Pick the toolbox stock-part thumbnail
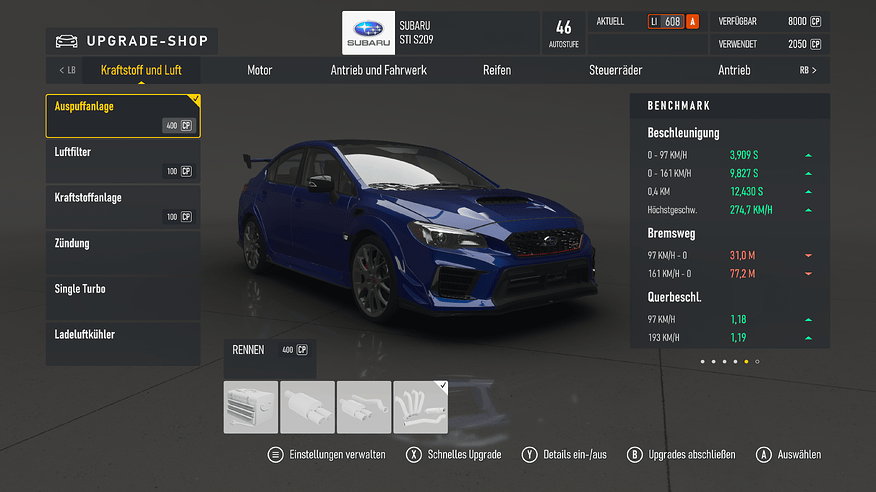The height and width of the screenshot is (492, 876). pos(250,407)
